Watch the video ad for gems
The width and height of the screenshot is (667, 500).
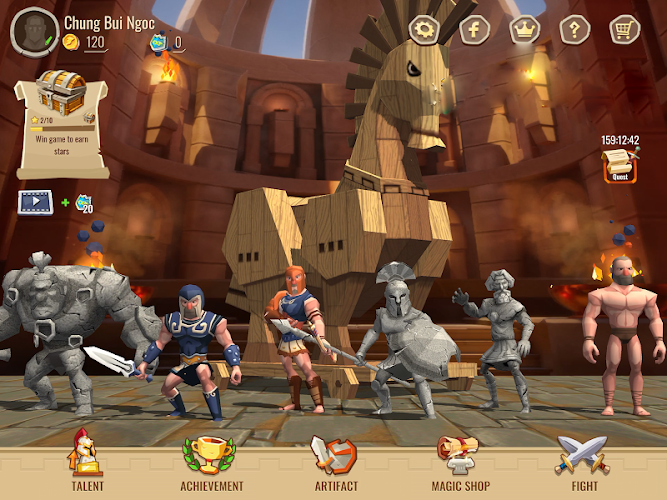pyautogui.click(x=36, y=201)
